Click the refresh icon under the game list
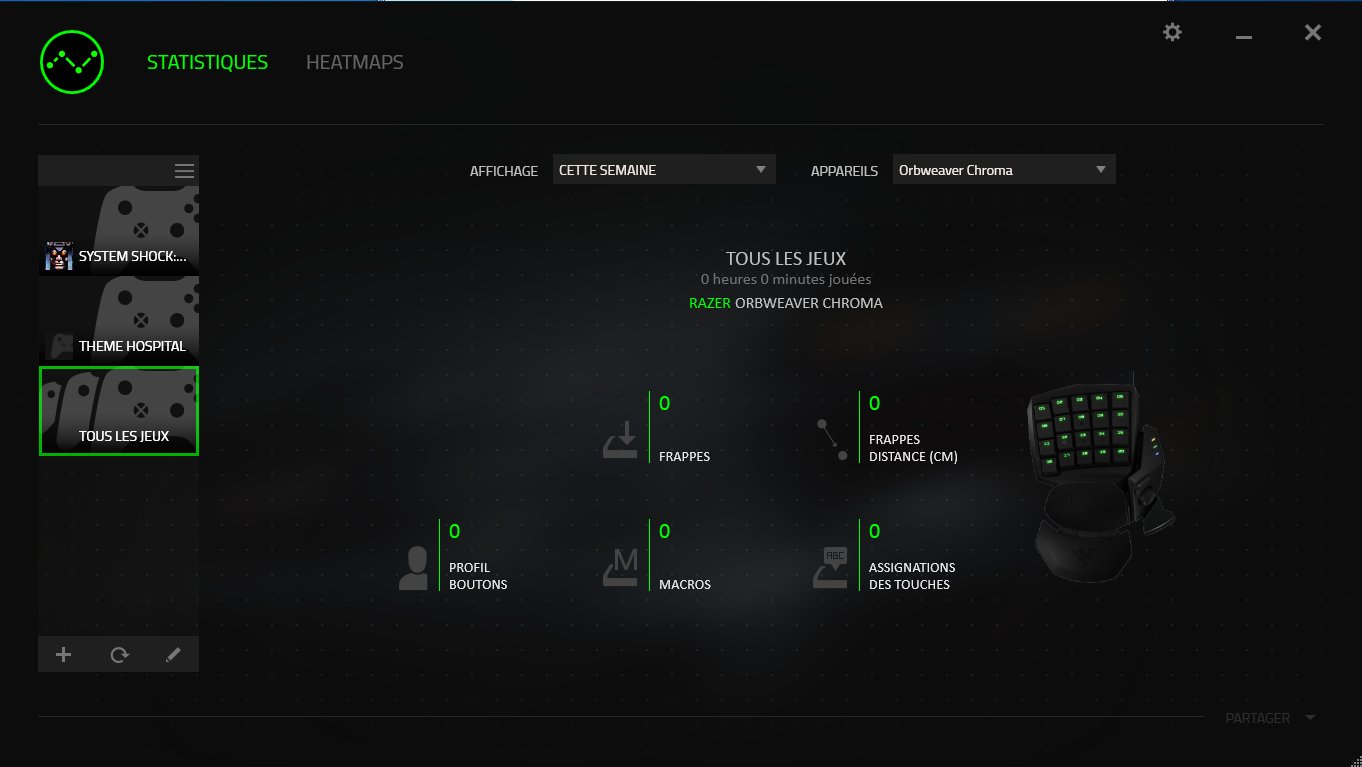Viewport: 1362px width, 767px height. [118, 654]
